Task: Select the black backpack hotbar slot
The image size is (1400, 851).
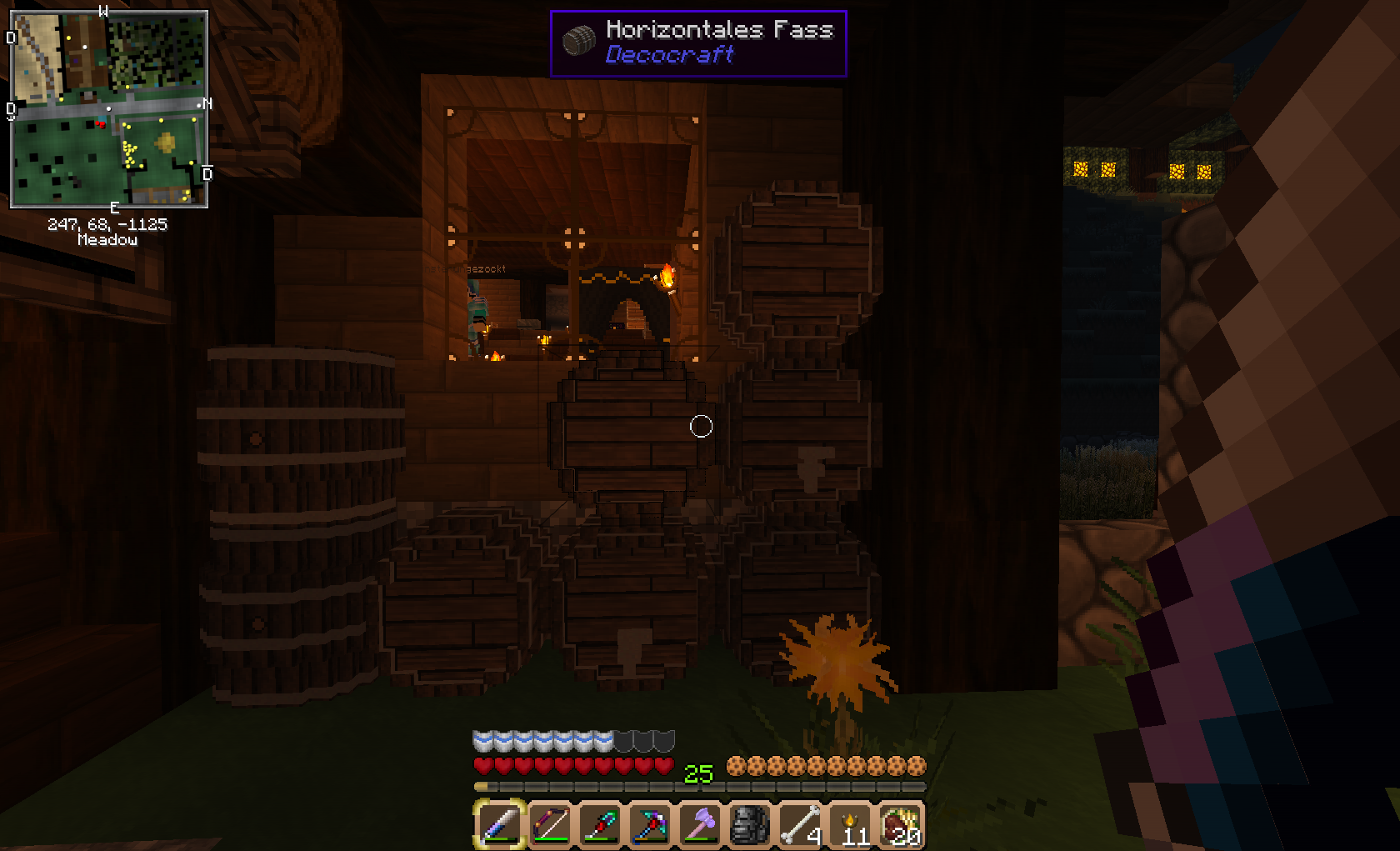Action: 749,824
